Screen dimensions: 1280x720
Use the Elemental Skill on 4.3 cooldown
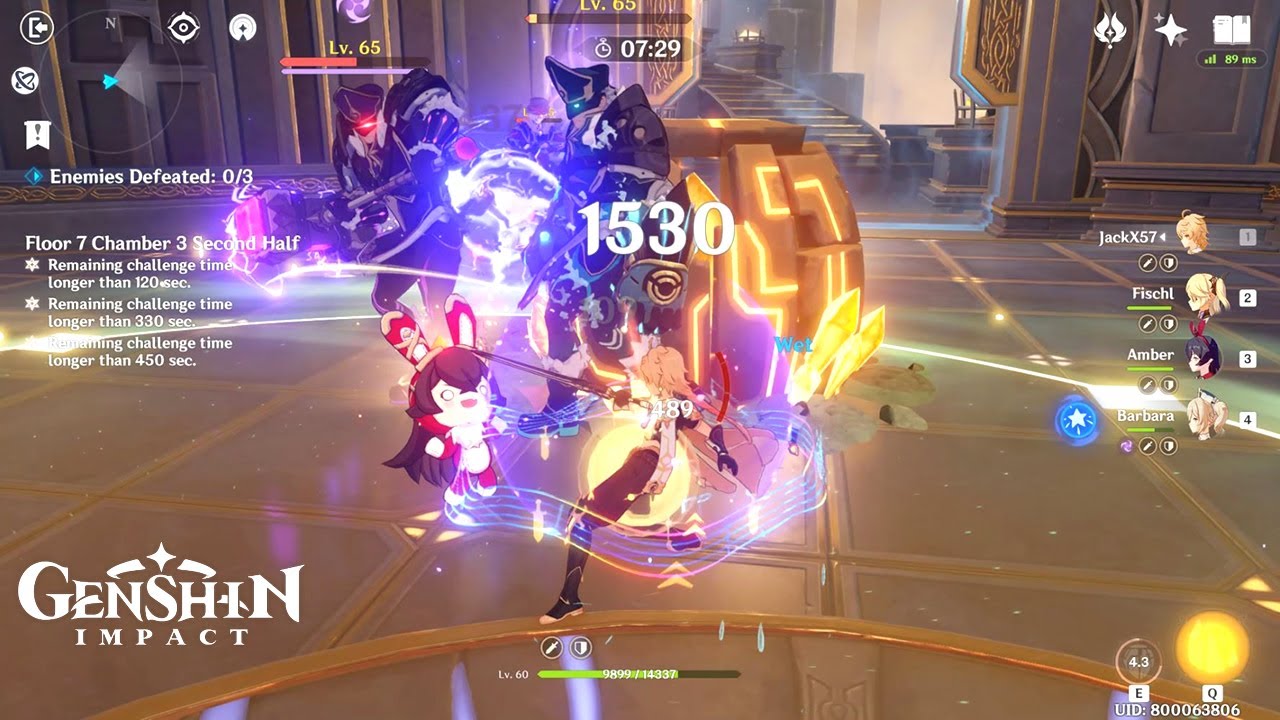click(x=1138, y=661)
